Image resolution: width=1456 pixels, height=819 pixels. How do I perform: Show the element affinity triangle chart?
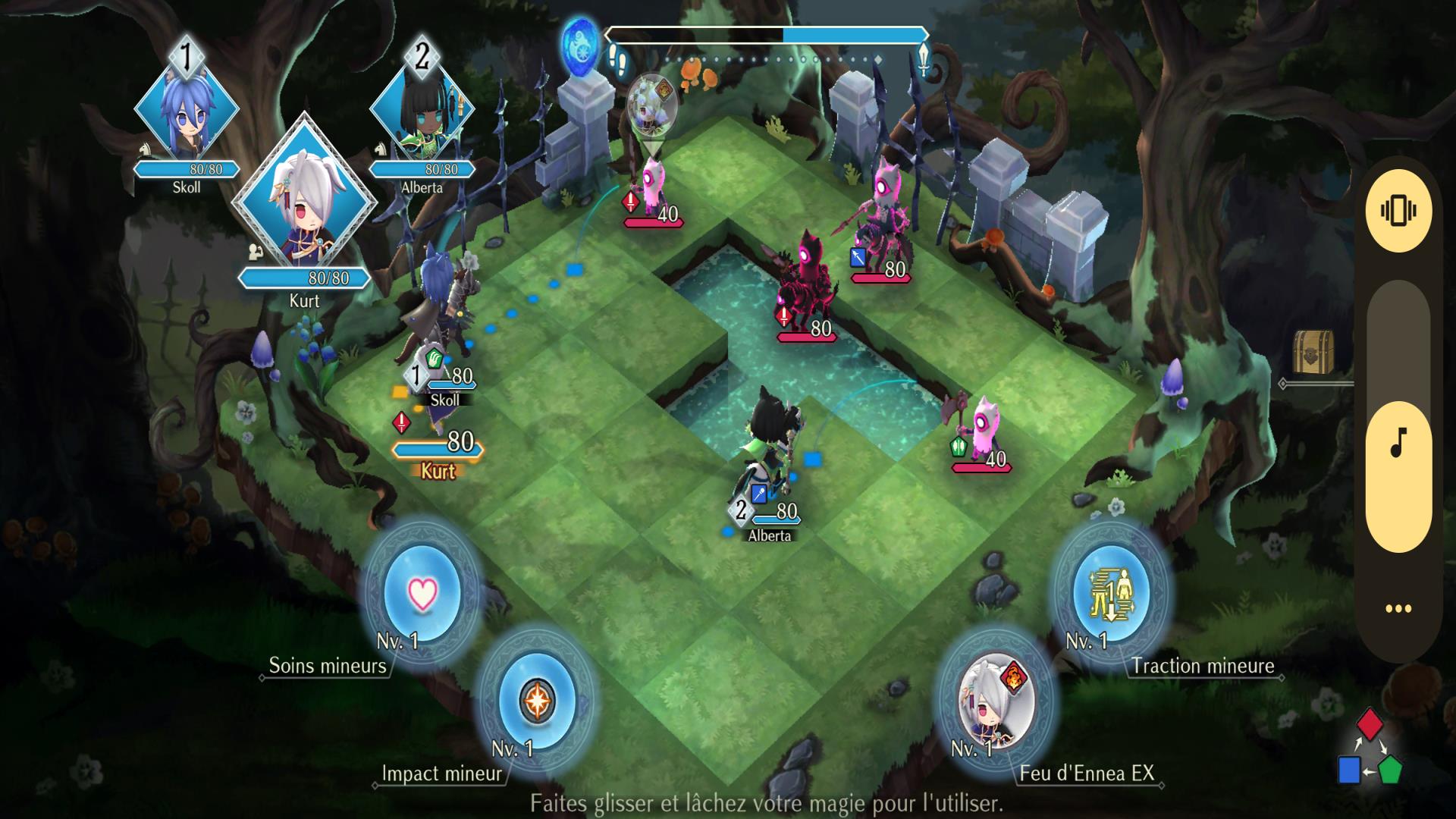click(x=1370, y=748)
